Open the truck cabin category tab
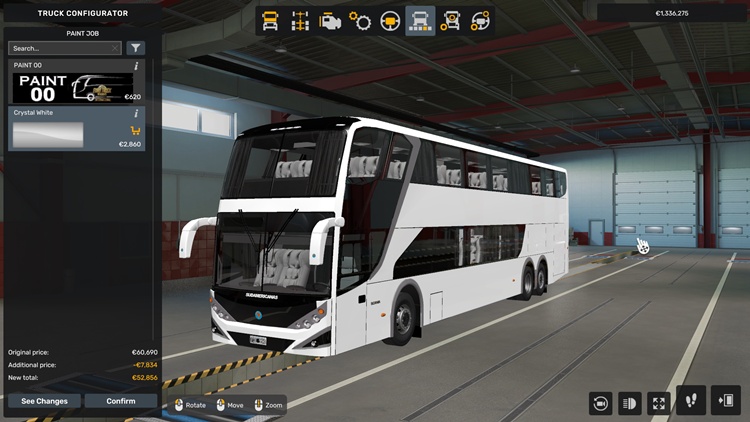Image resolution: width=750 pixels, height=422 pixels. 270,20
